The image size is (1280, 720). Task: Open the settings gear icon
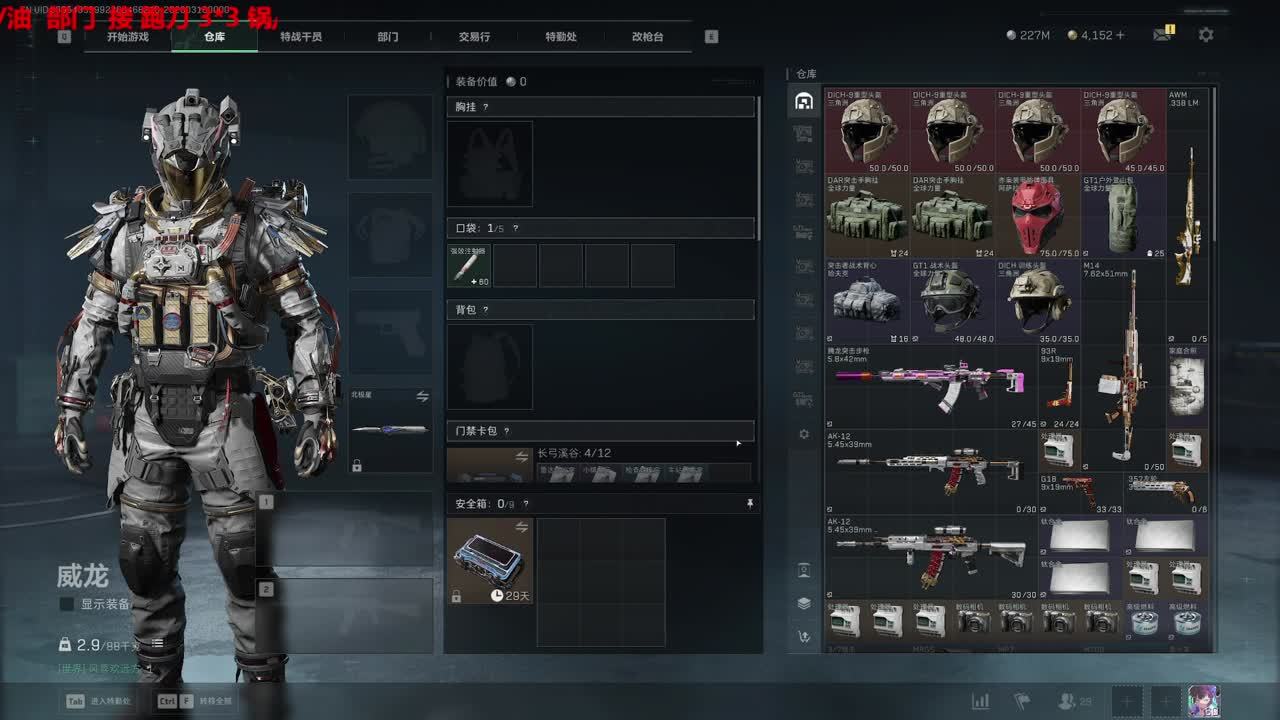1206,35
